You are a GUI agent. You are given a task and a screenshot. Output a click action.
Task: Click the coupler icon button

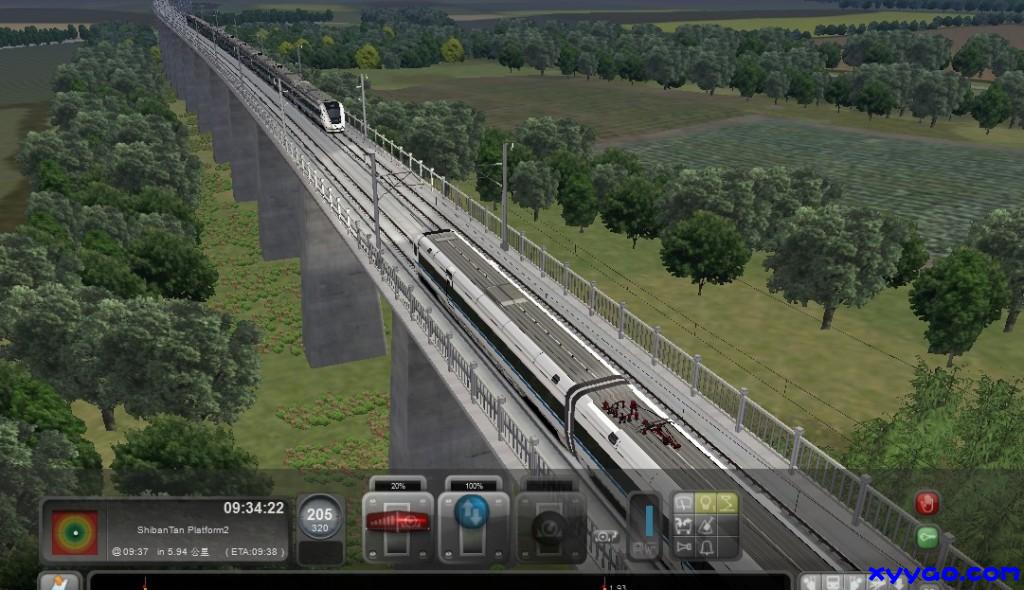[x=685, y=525]
